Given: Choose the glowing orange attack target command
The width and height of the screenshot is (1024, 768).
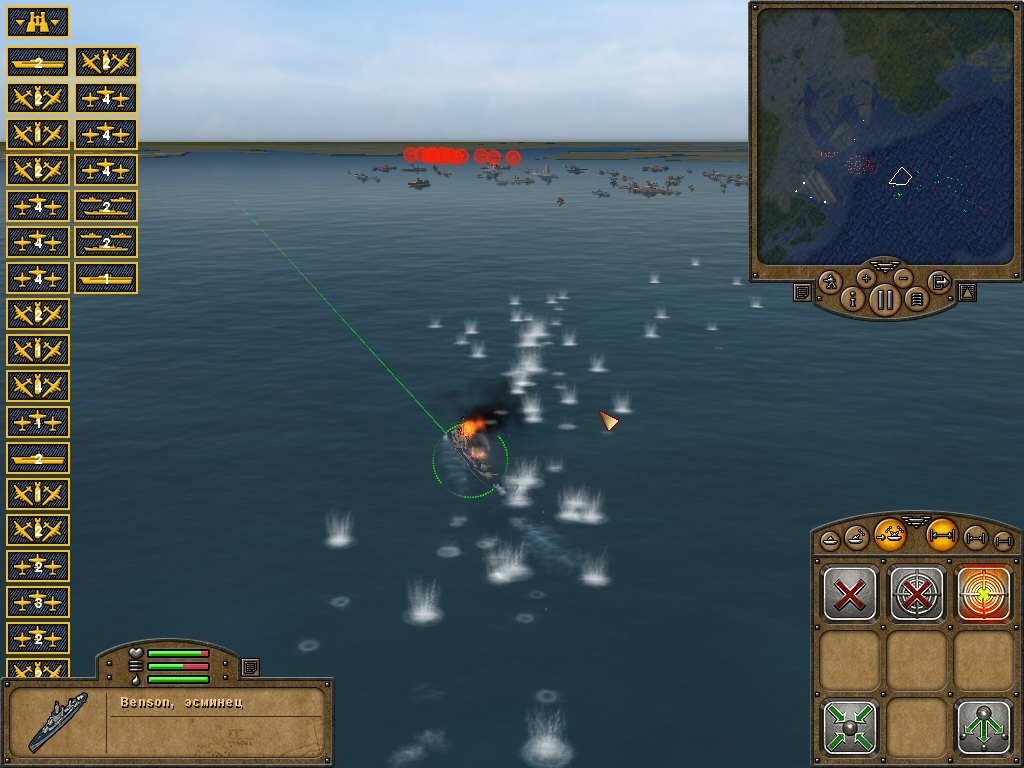Looking at the screenshot, I should (984, 594).
